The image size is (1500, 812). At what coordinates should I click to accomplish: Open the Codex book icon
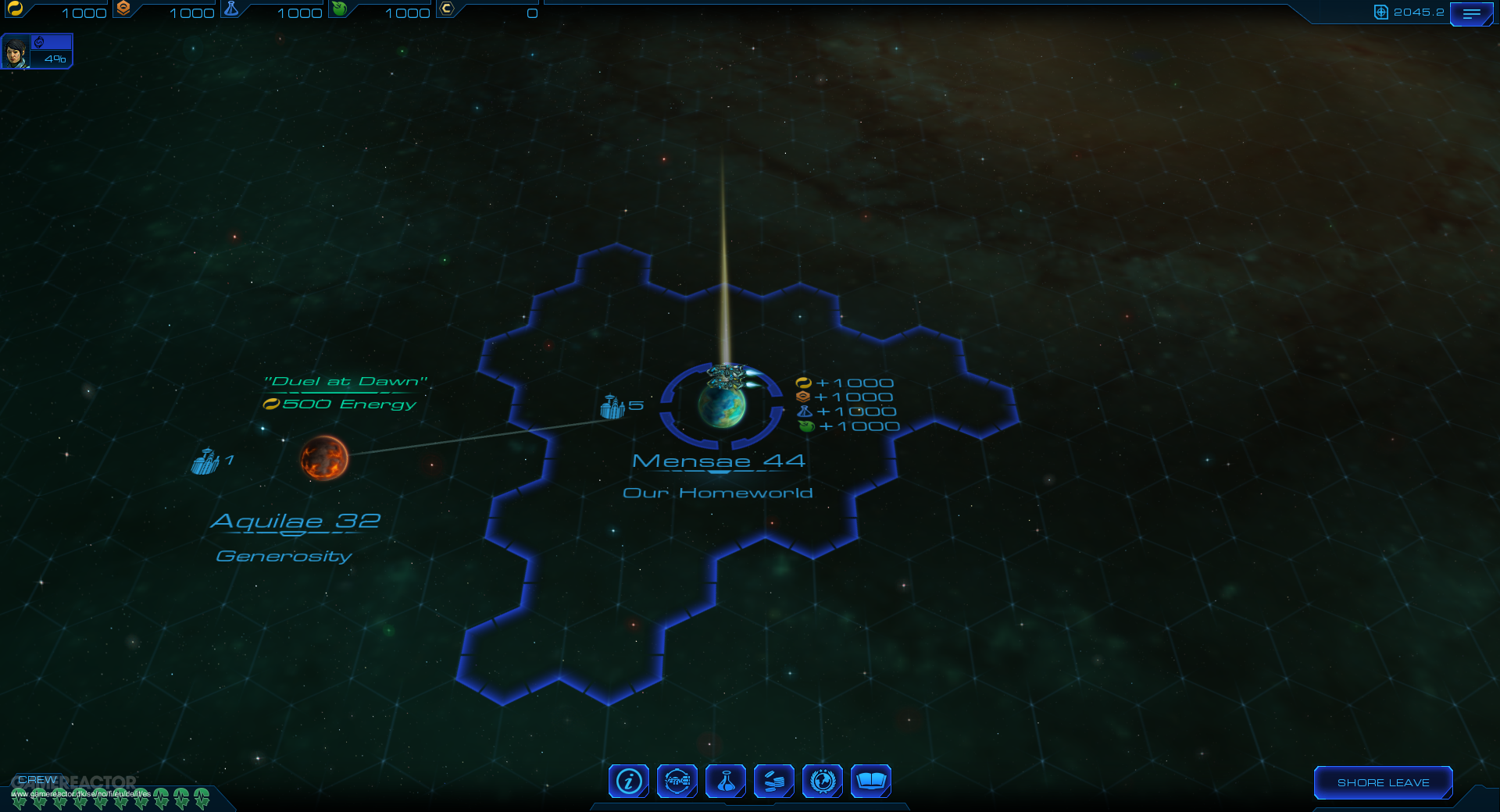click(871, 781)
